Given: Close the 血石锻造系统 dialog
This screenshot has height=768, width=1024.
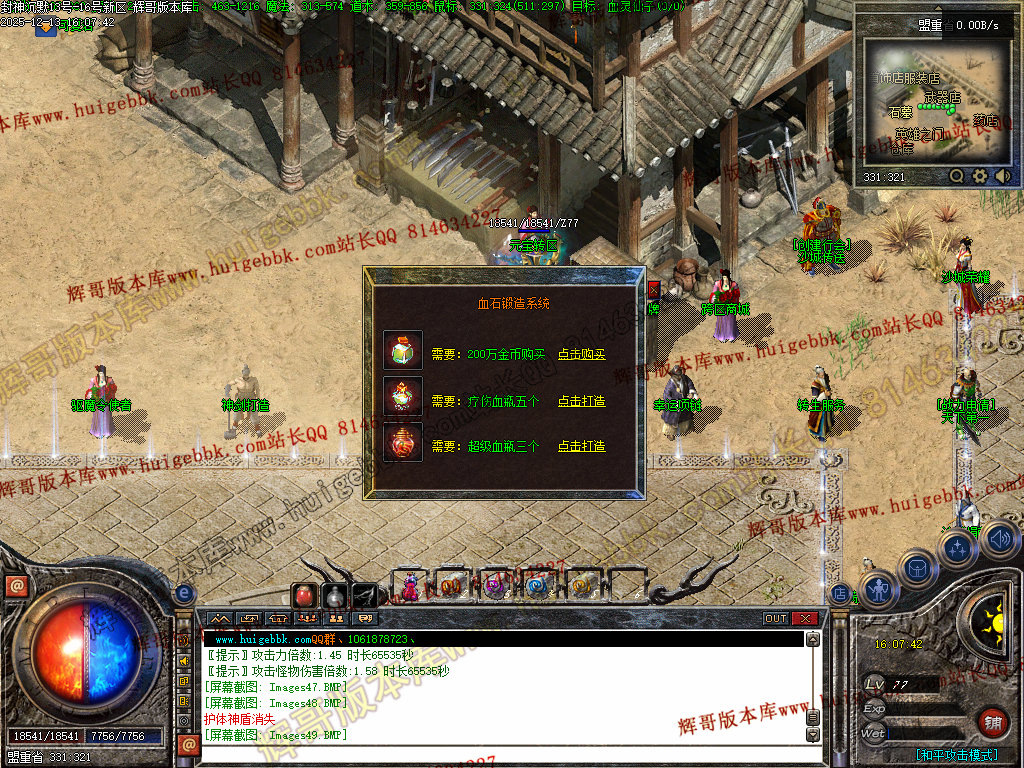Looking at the screenshot, I should 654,289.
